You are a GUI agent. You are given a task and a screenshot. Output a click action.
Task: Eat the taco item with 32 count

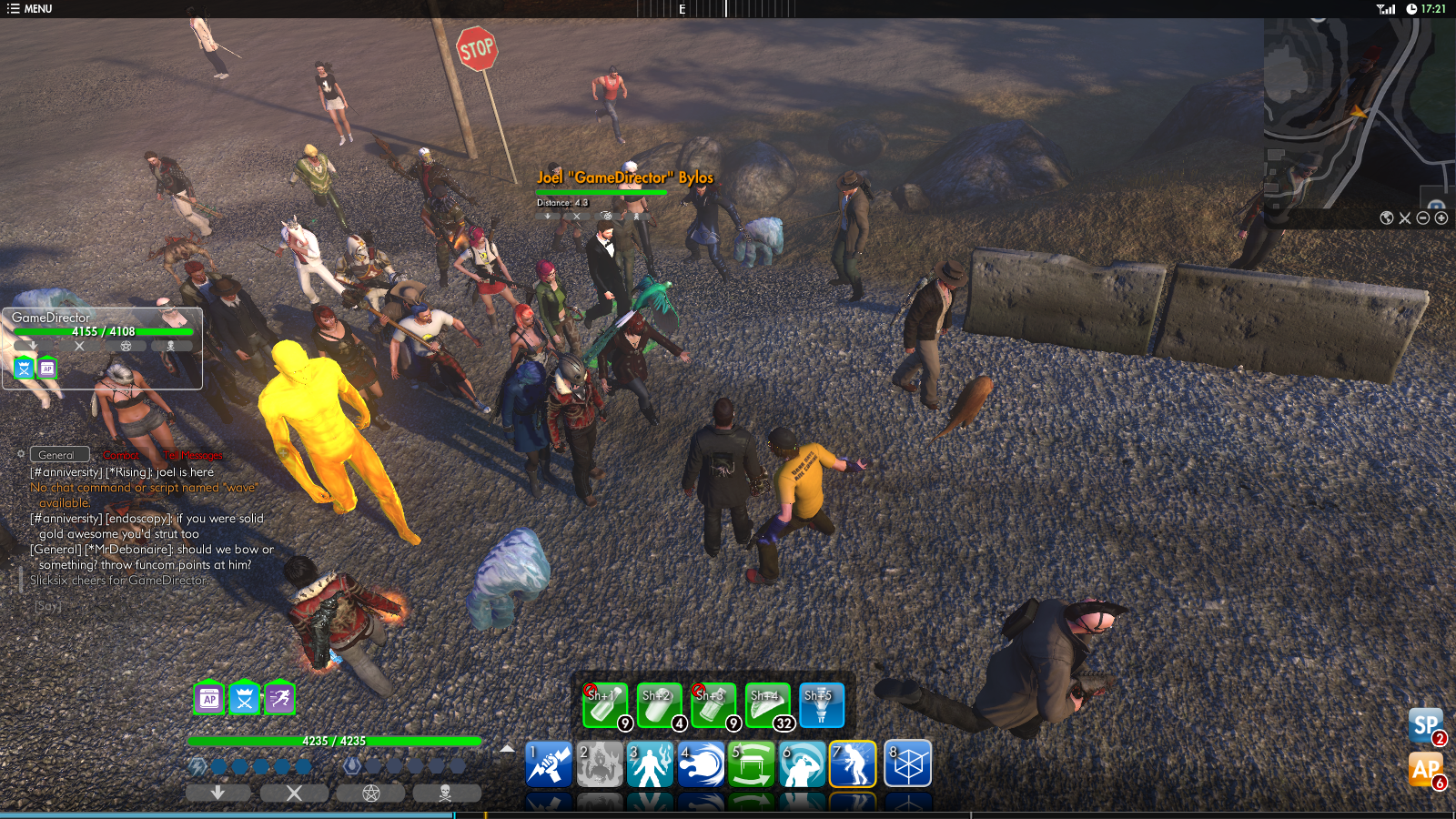pyautogui.click(x=768, y=705)
